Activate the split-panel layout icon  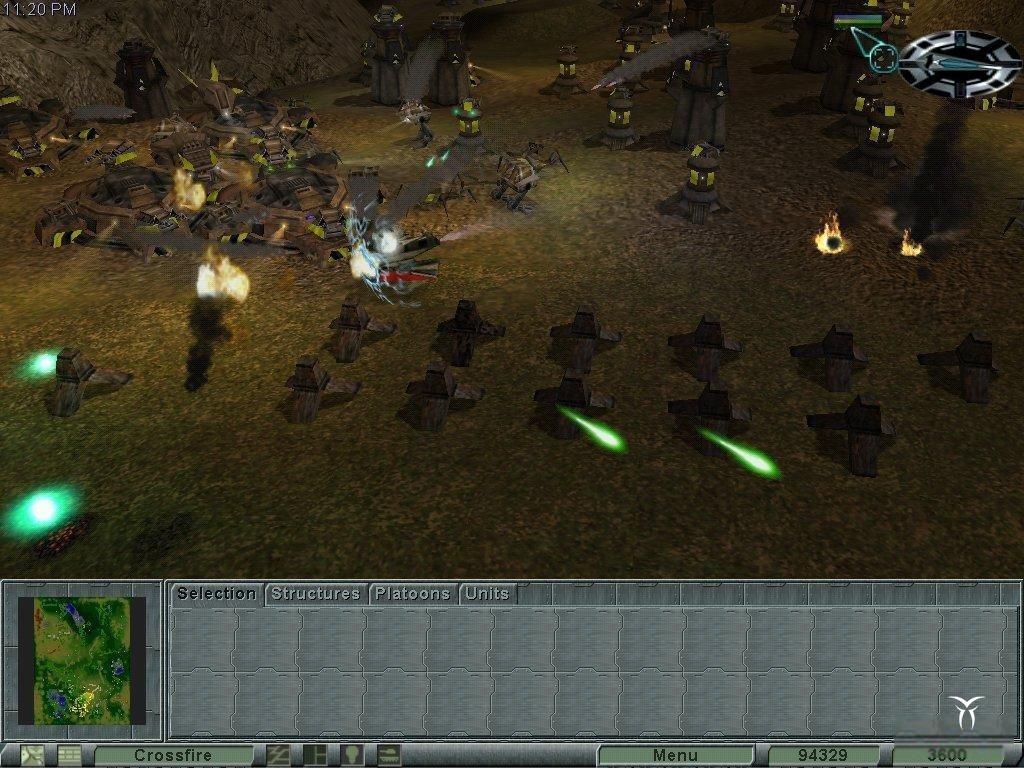pyautogui.click(x=315, y=755)
